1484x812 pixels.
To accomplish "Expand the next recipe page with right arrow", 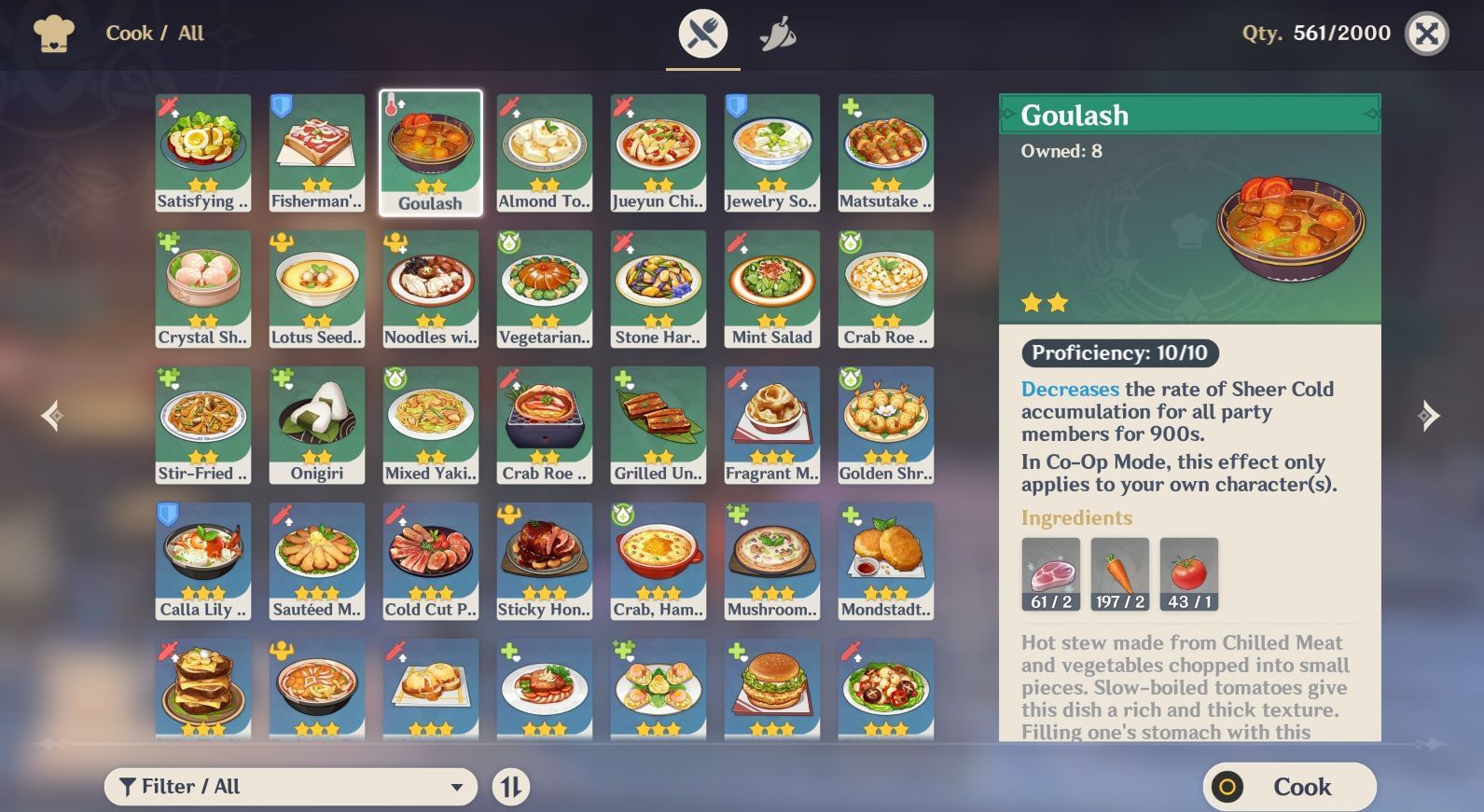I will pos(1429,418).
